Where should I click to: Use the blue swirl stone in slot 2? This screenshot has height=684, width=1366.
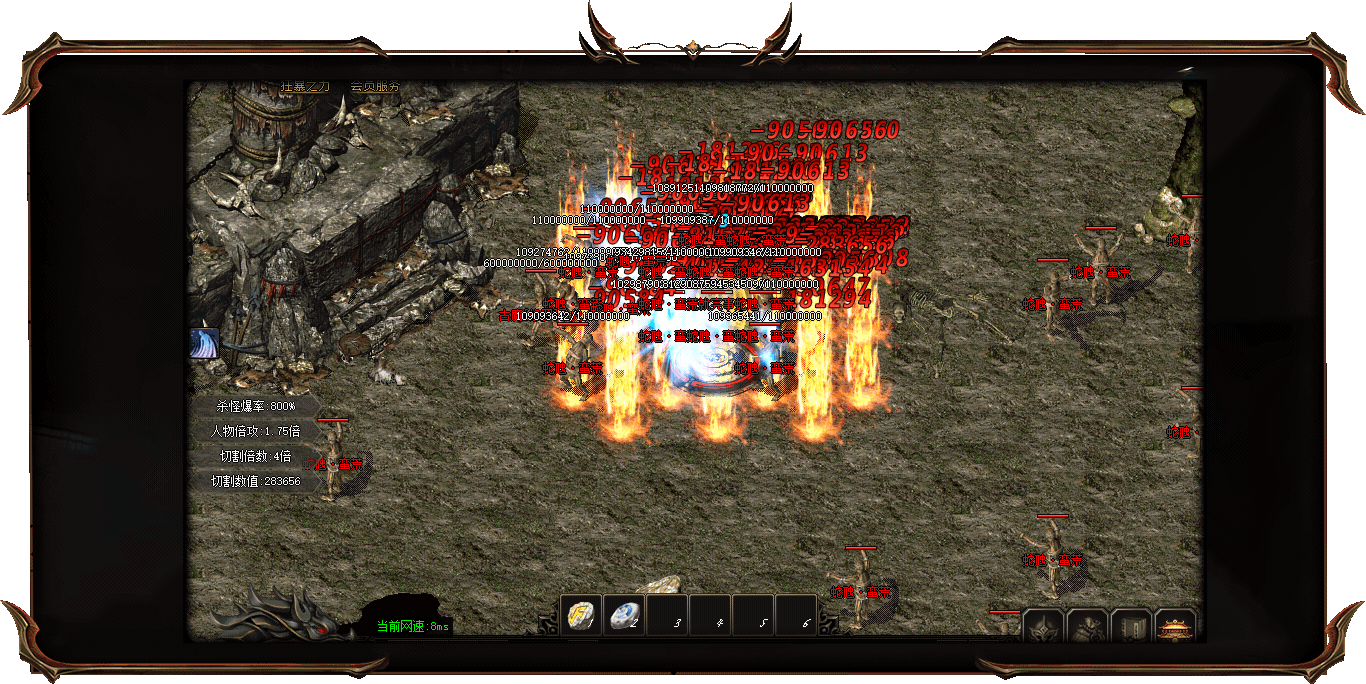pos(625,615)
